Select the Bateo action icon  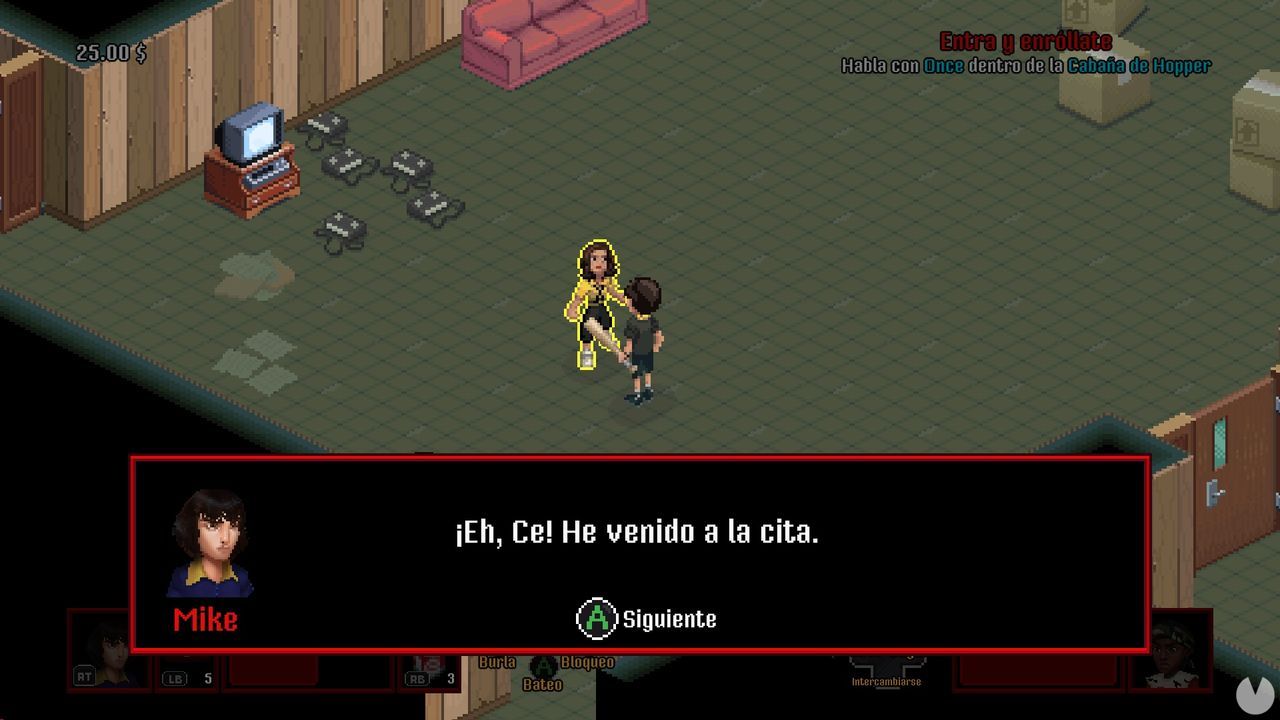click(x=540, y=686)
